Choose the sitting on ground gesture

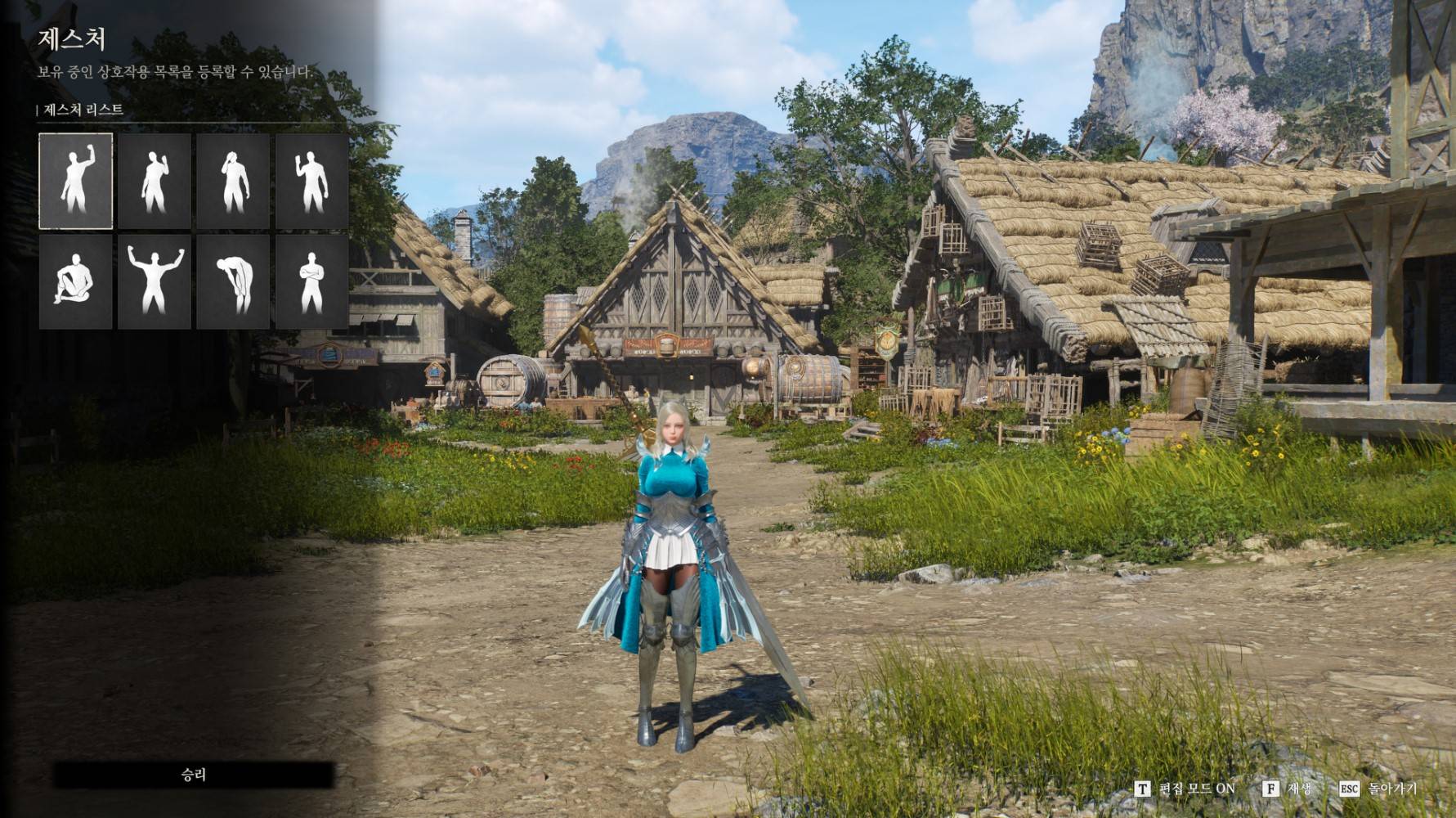pos(75,281)
